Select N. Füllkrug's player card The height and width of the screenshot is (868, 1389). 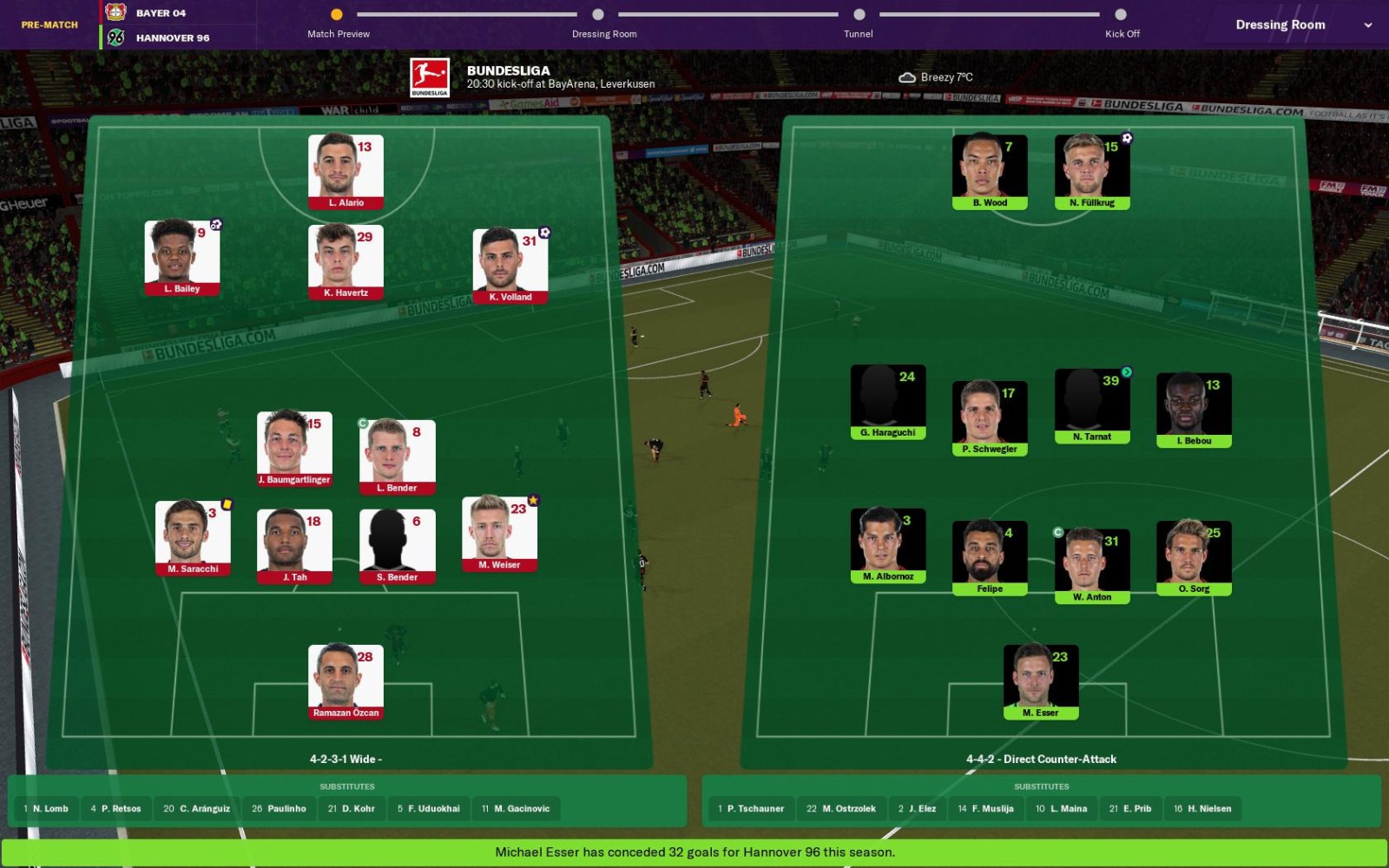1092,171
